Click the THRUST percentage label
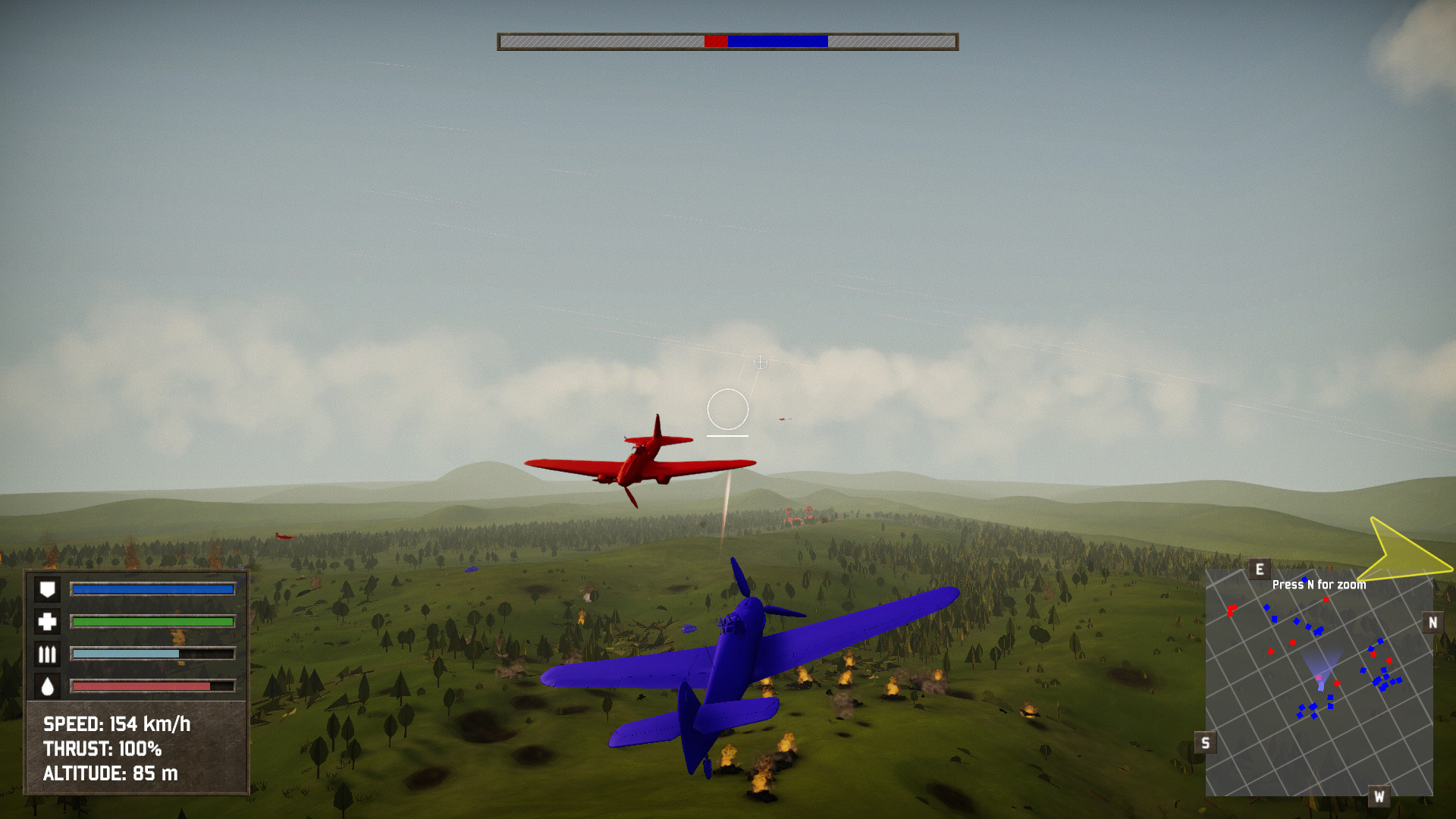 [104, 749]
